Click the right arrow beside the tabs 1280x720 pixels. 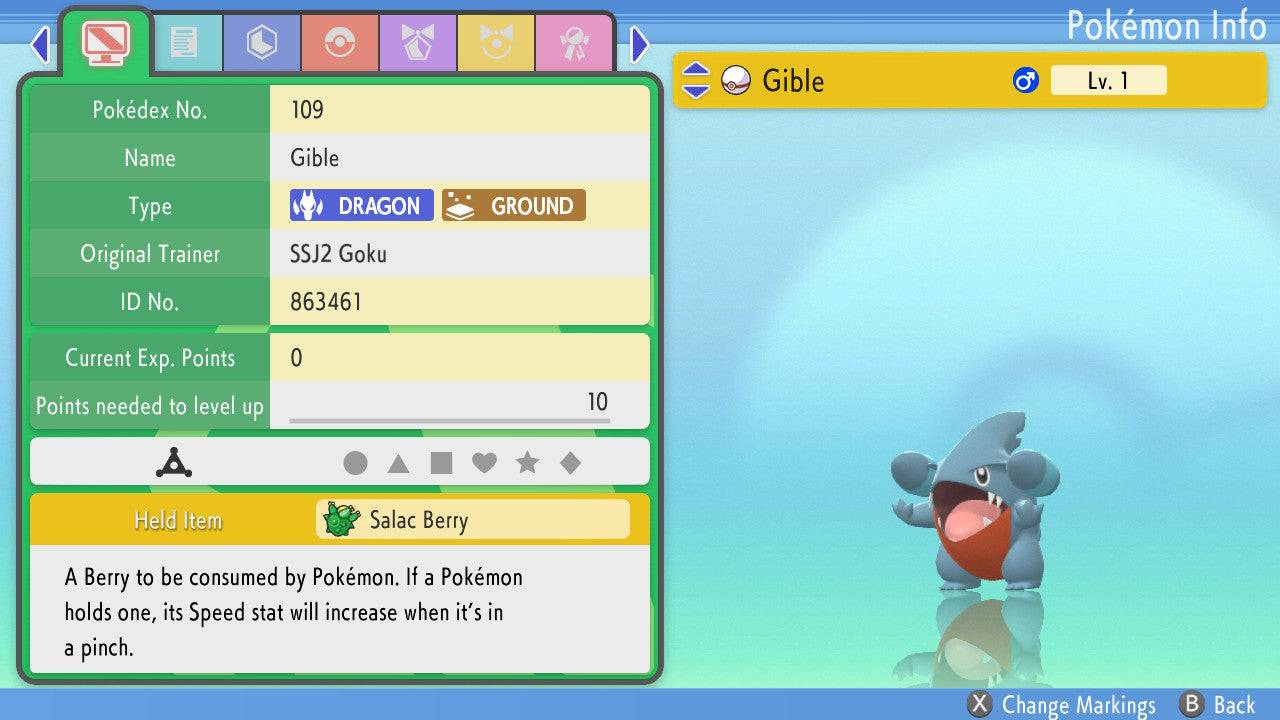click(640, 44)
